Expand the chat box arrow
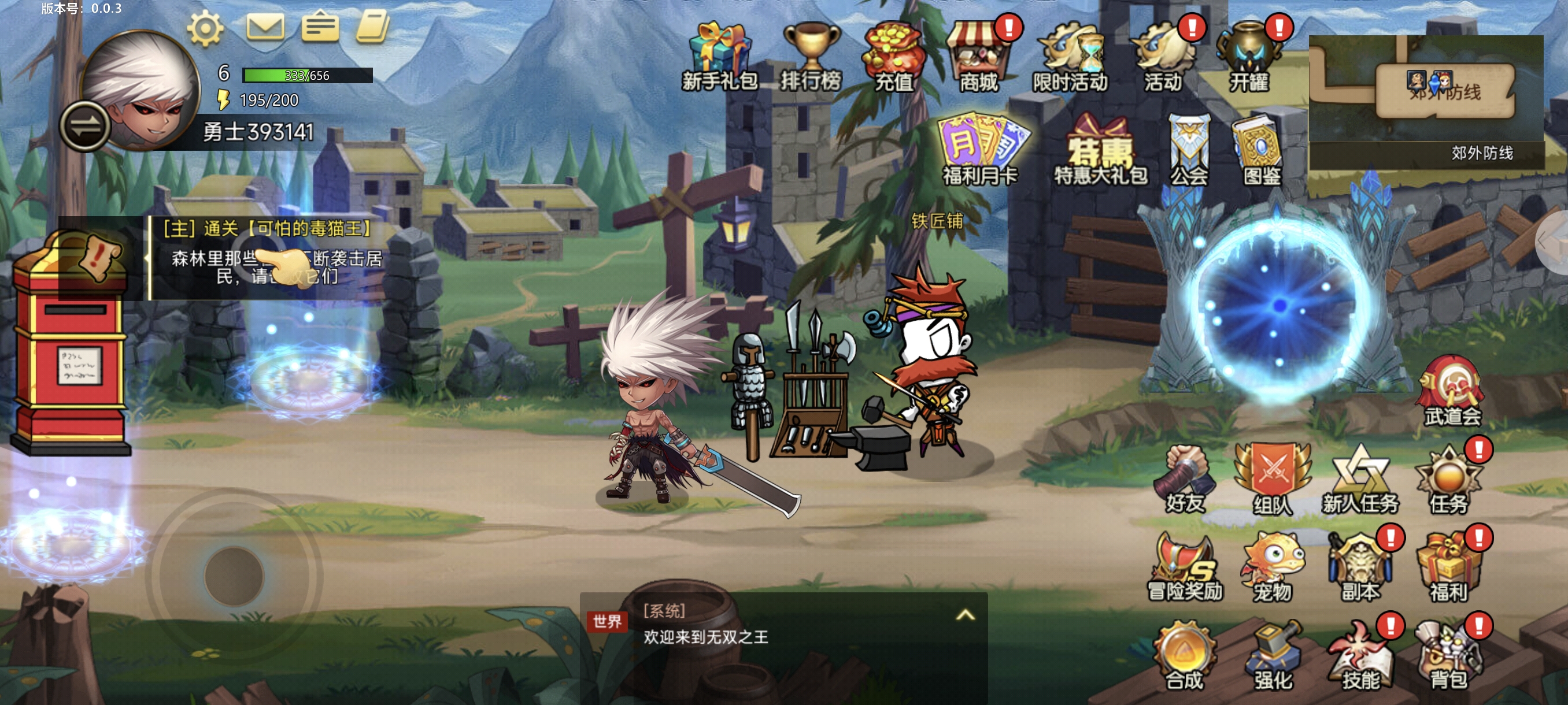 coord(966,615)
